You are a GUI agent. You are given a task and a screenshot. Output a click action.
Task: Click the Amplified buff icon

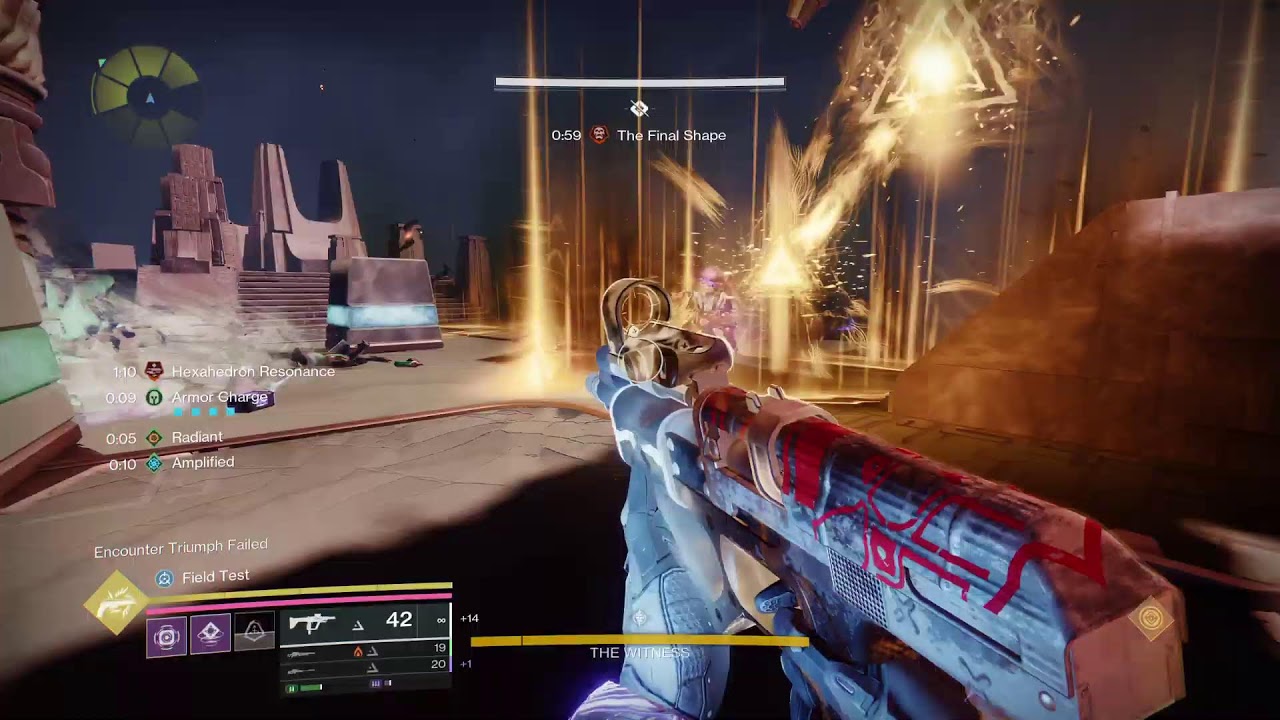coord(153,463)
